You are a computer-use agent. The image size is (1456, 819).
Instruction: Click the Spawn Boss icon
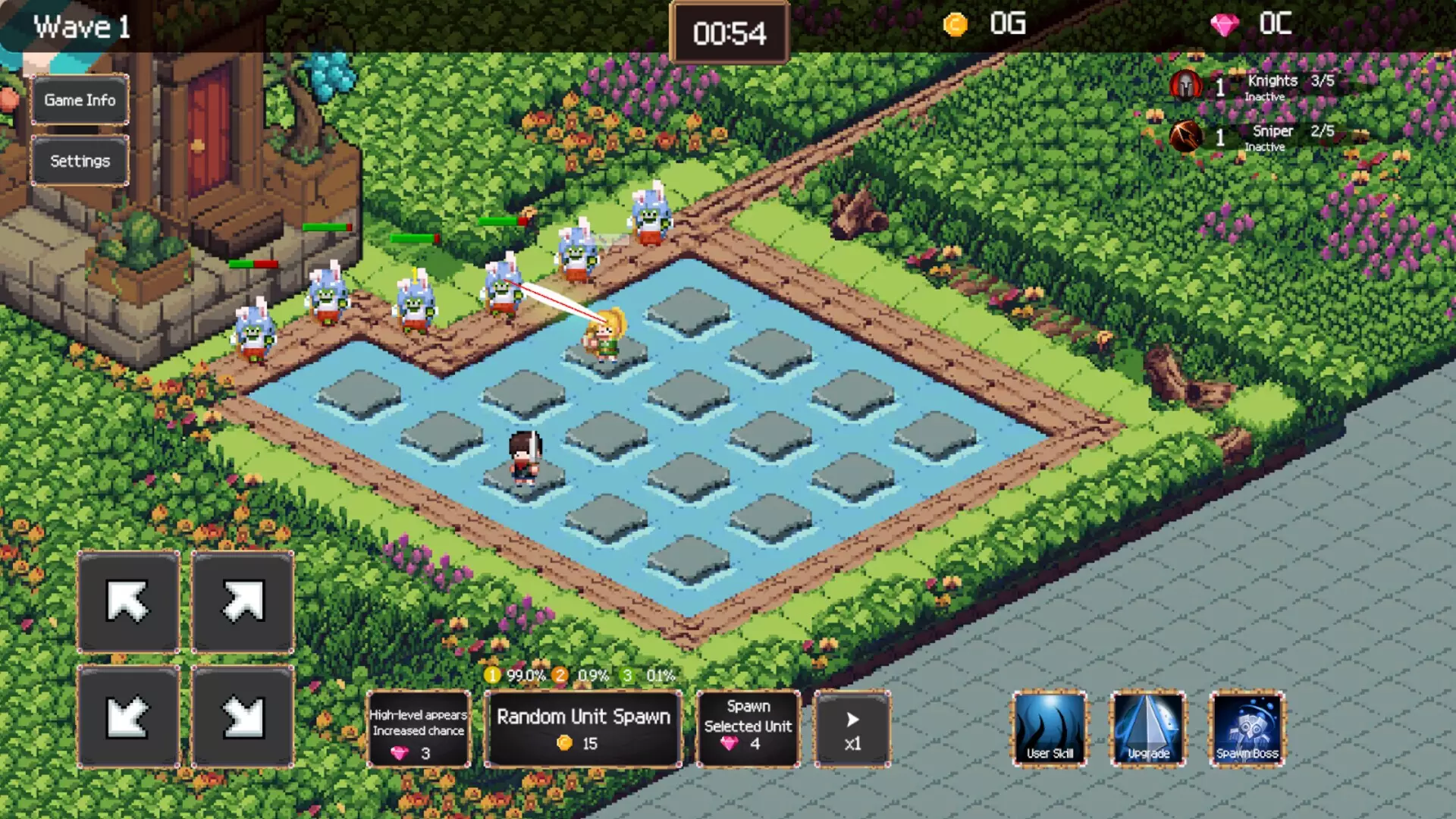[1247, 729]
